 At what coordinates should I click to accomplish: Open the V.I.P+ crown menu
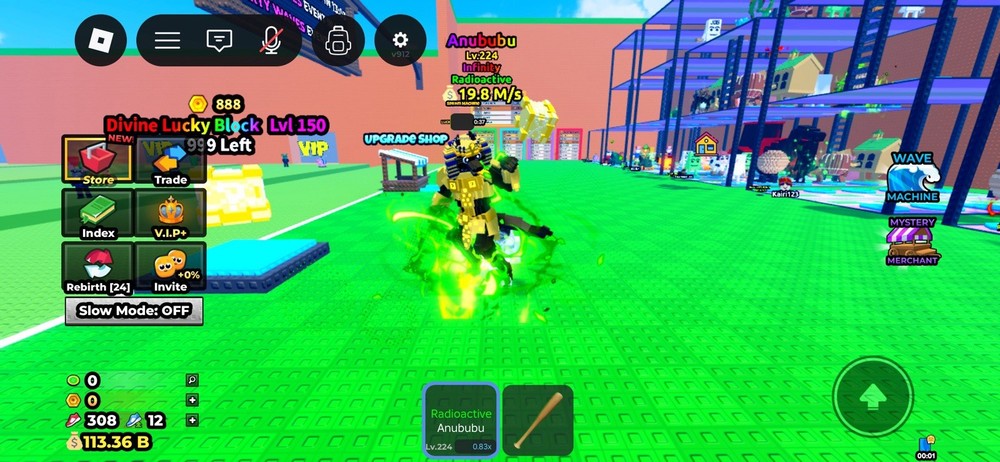(170, 214)
